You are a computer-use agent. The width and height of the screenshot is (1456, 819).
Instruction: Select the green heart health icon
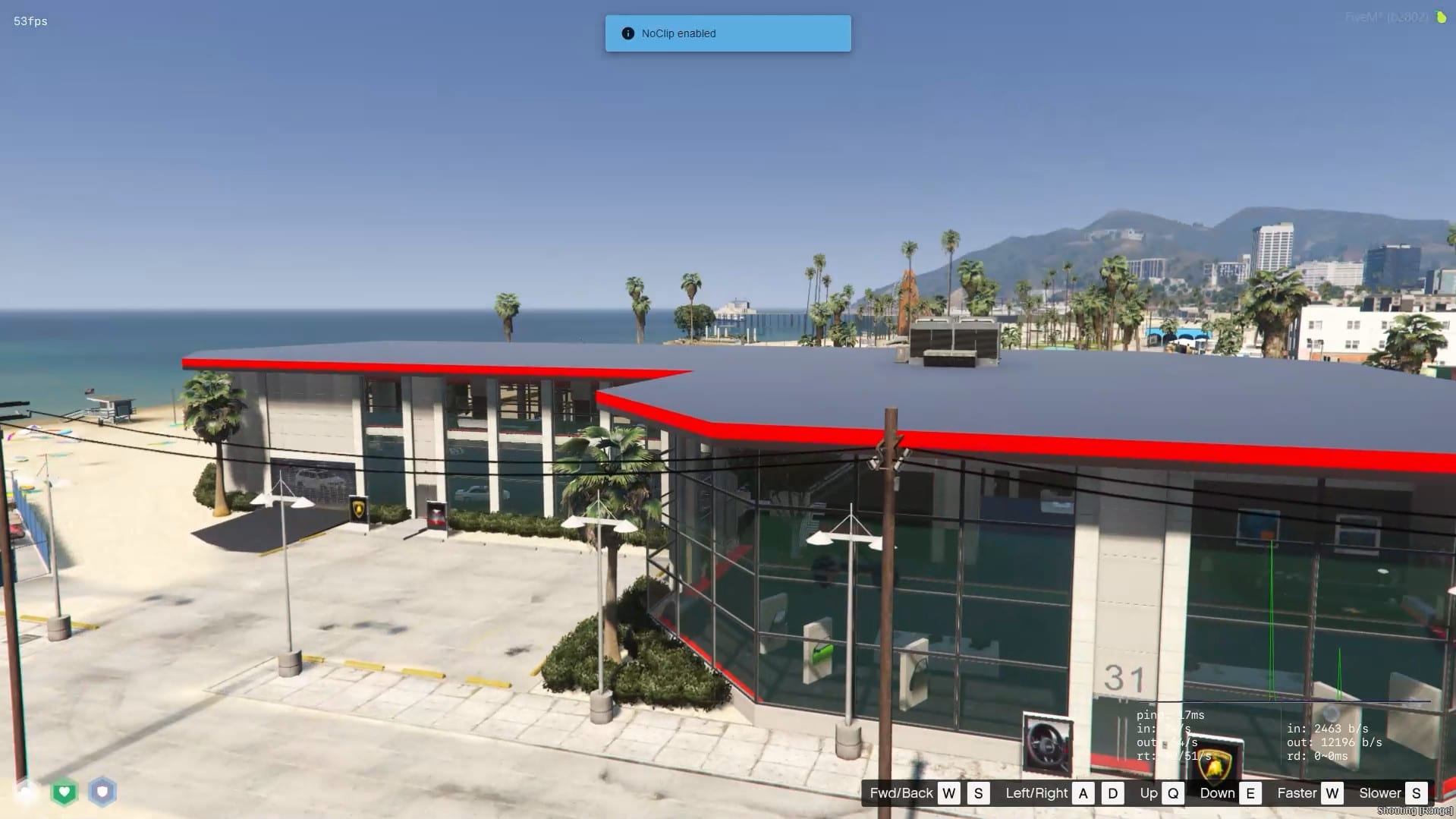pyautogui.click(x=64, y=792)
